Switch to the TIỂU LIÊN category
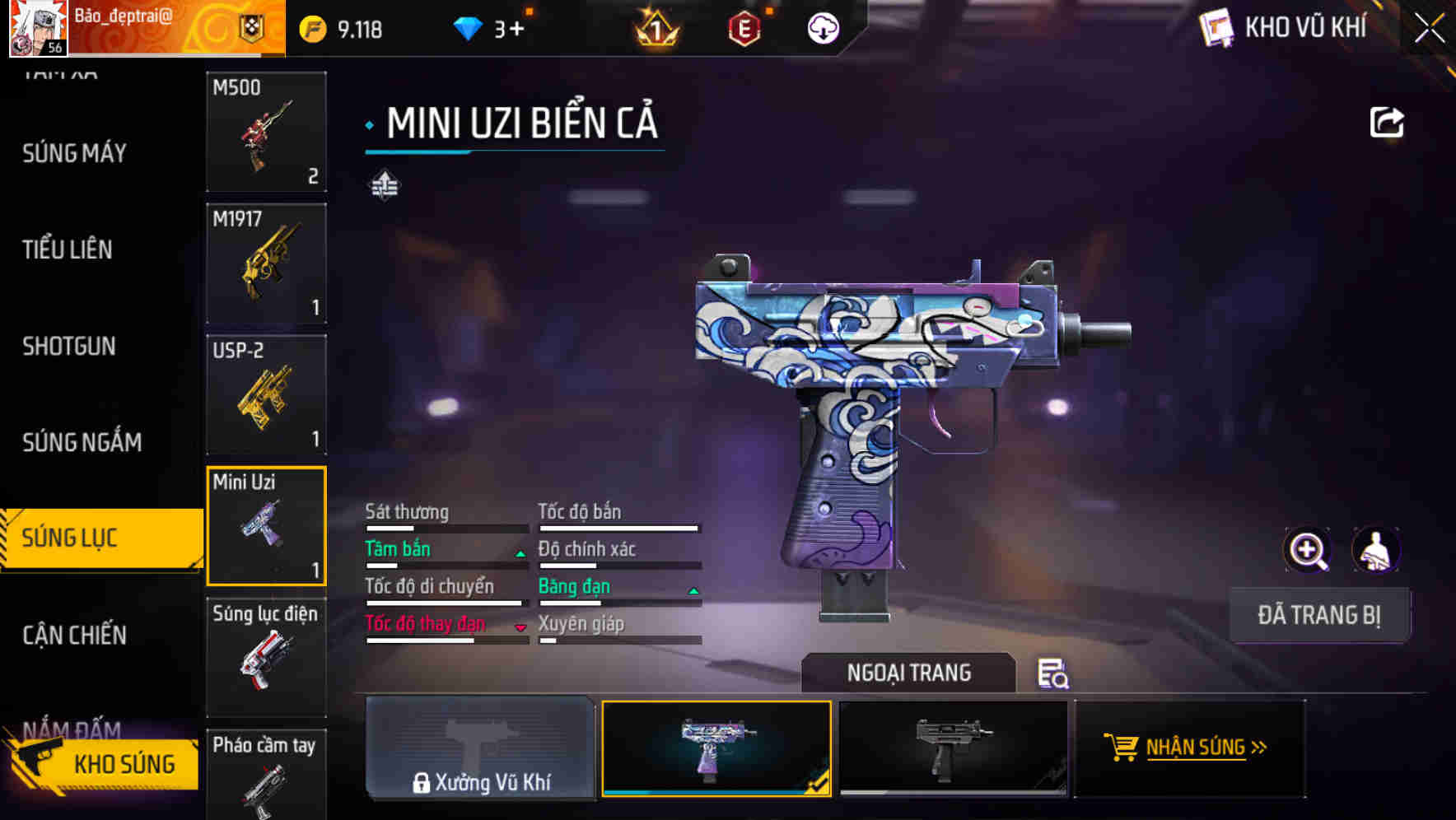This screenshot has width=1456, height=820. (x=68, y=249)
